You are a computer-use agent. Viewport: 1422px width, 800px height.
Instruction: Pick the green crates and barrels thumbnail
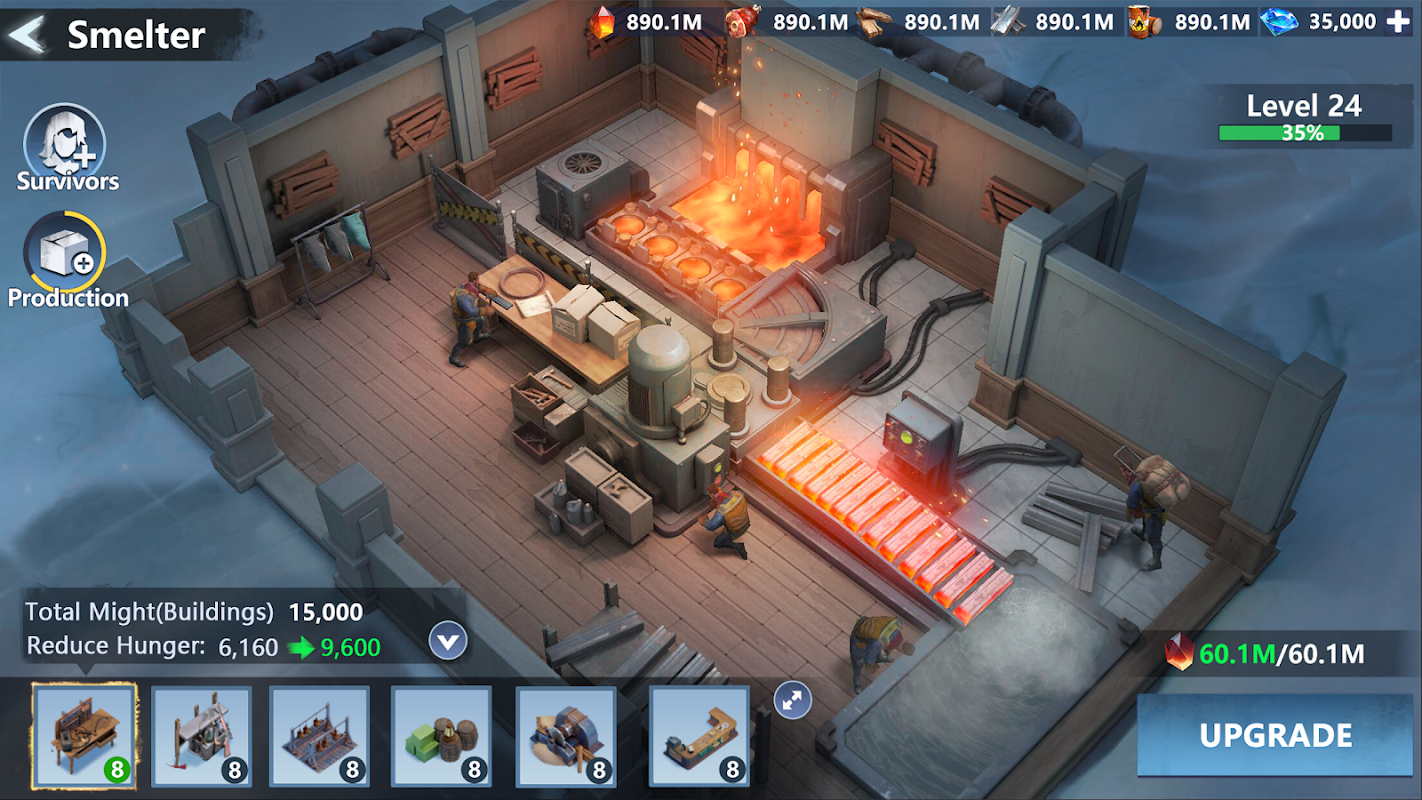pyautogui.click(x=441, y=736)
